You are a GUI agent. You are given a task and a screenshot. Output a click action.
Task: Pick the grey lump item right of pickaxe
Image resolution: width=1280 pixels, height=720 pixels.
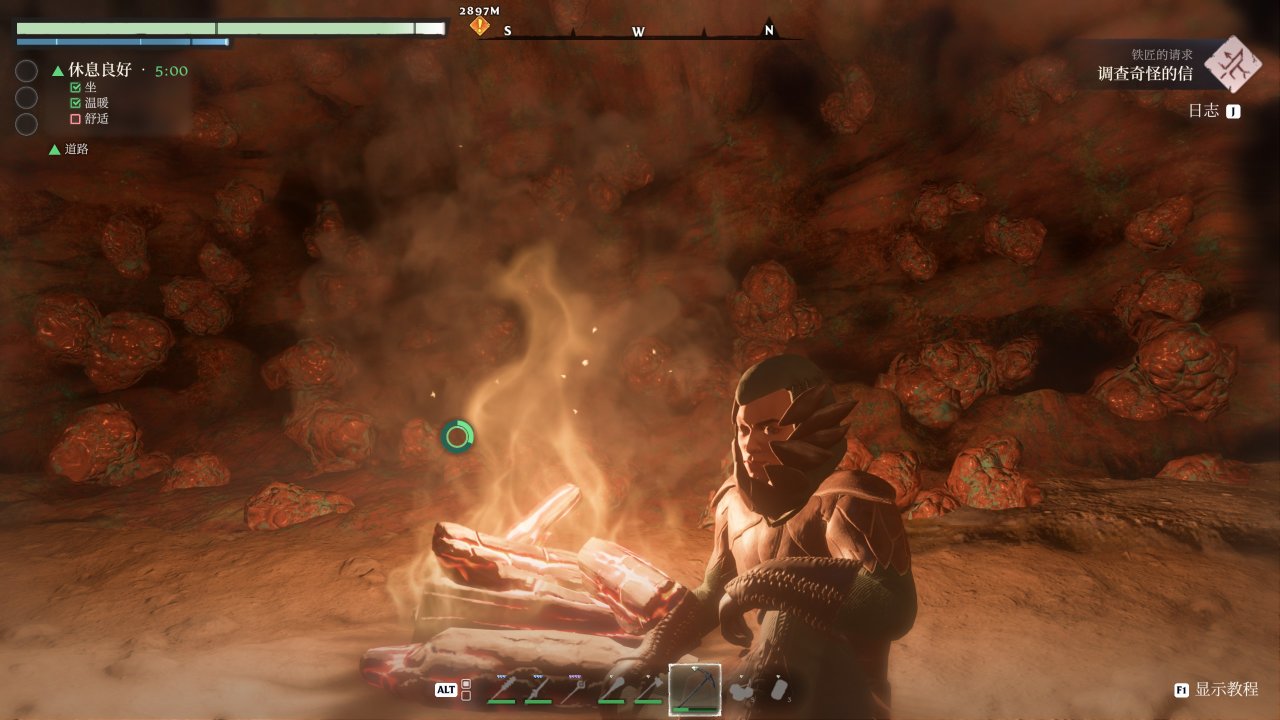click(741, 688)
